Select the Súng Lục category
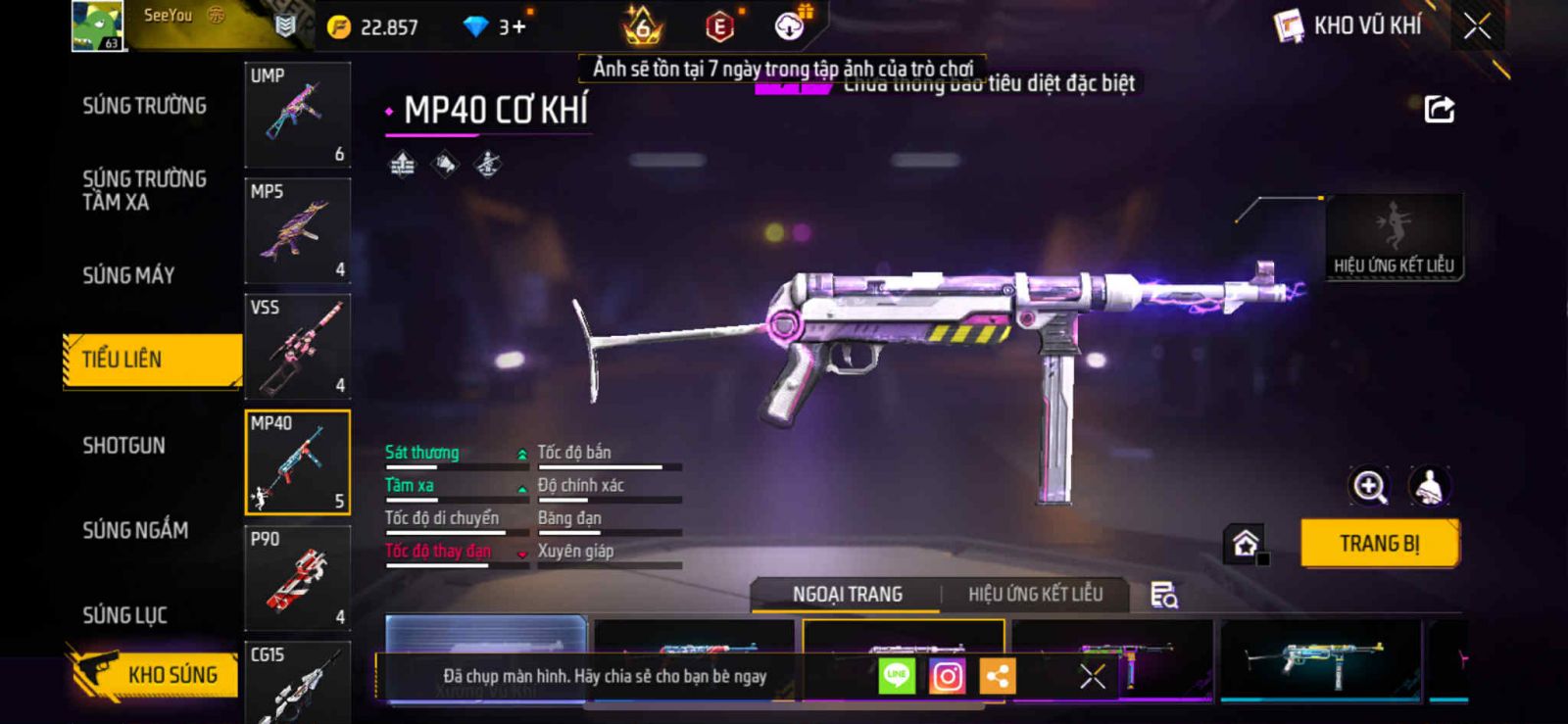Viewport: 1568px width, 724px height. click(x=125, y=615)
